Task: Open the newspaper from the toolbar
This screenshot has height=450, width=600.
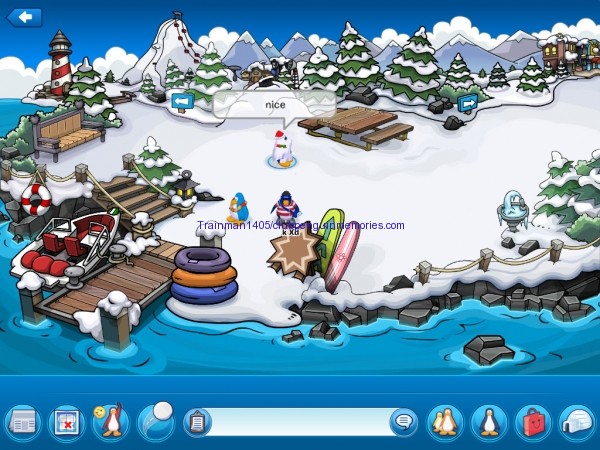Action: coord(22,422)
